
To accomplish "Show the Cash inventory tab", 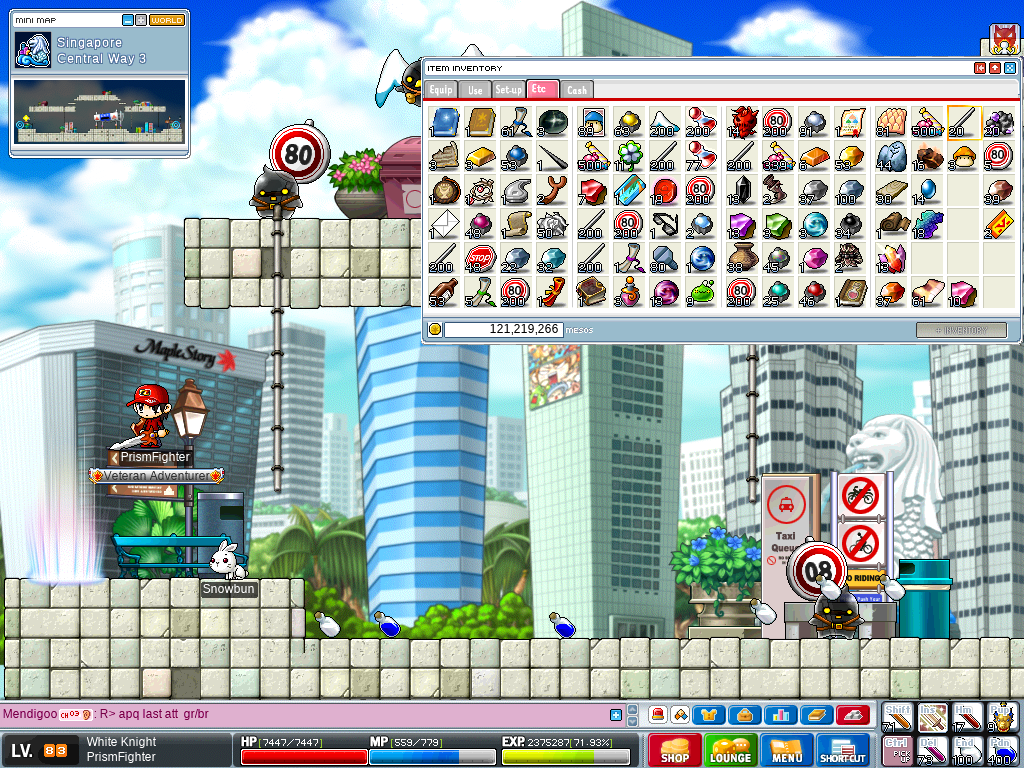I will coord(577,89).
